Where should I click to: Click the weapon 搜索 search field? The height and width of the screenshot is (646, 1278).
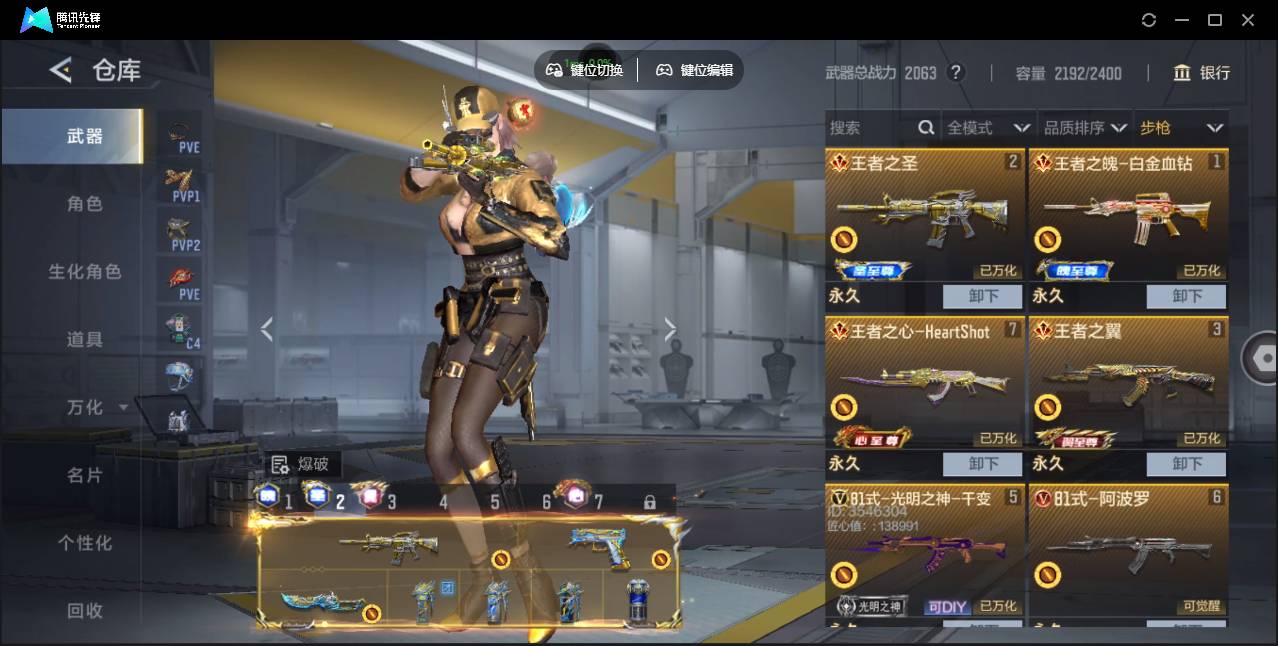pyautogui.click(x=872, y=128)
